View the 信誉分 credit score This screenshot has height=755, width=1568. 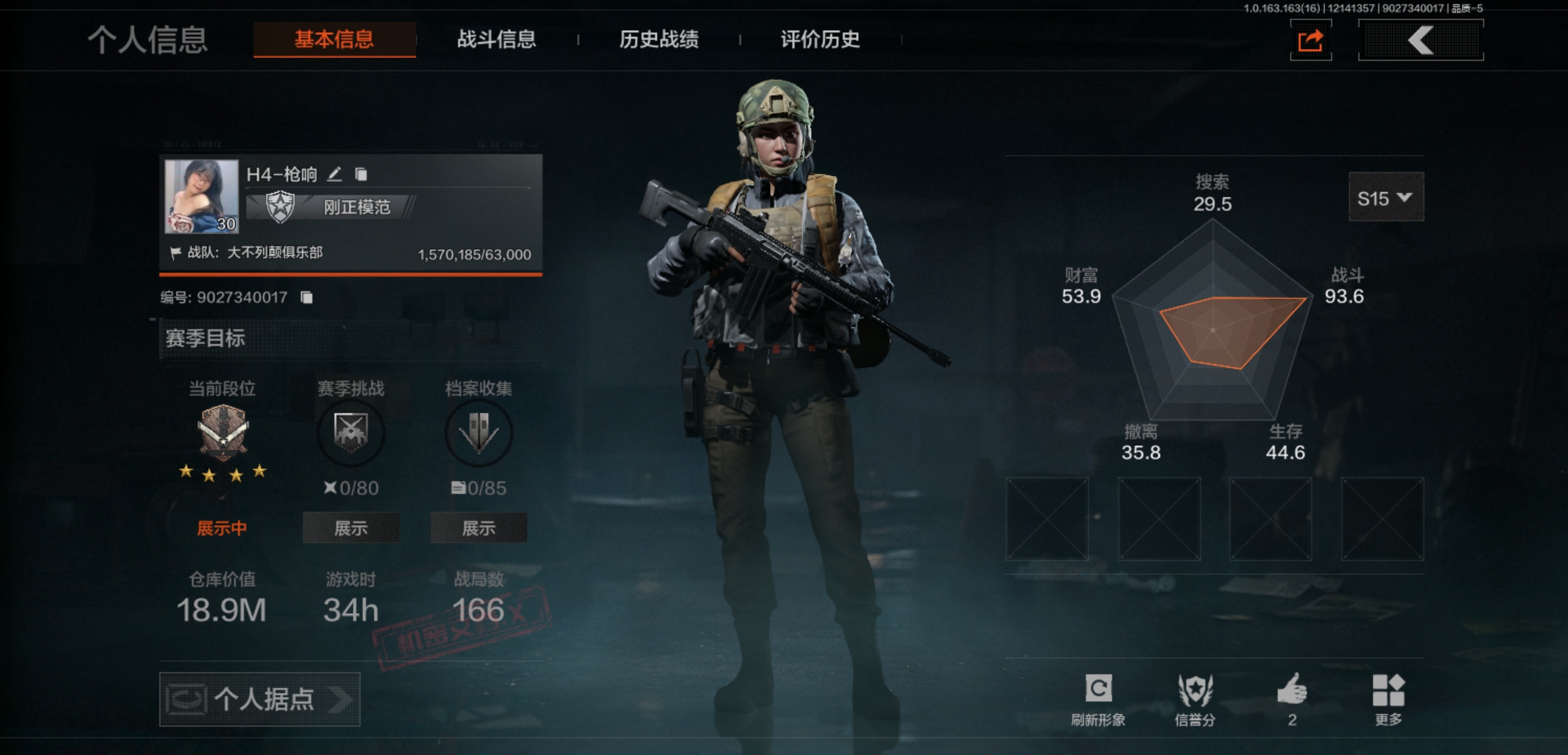pos(1195,698)
